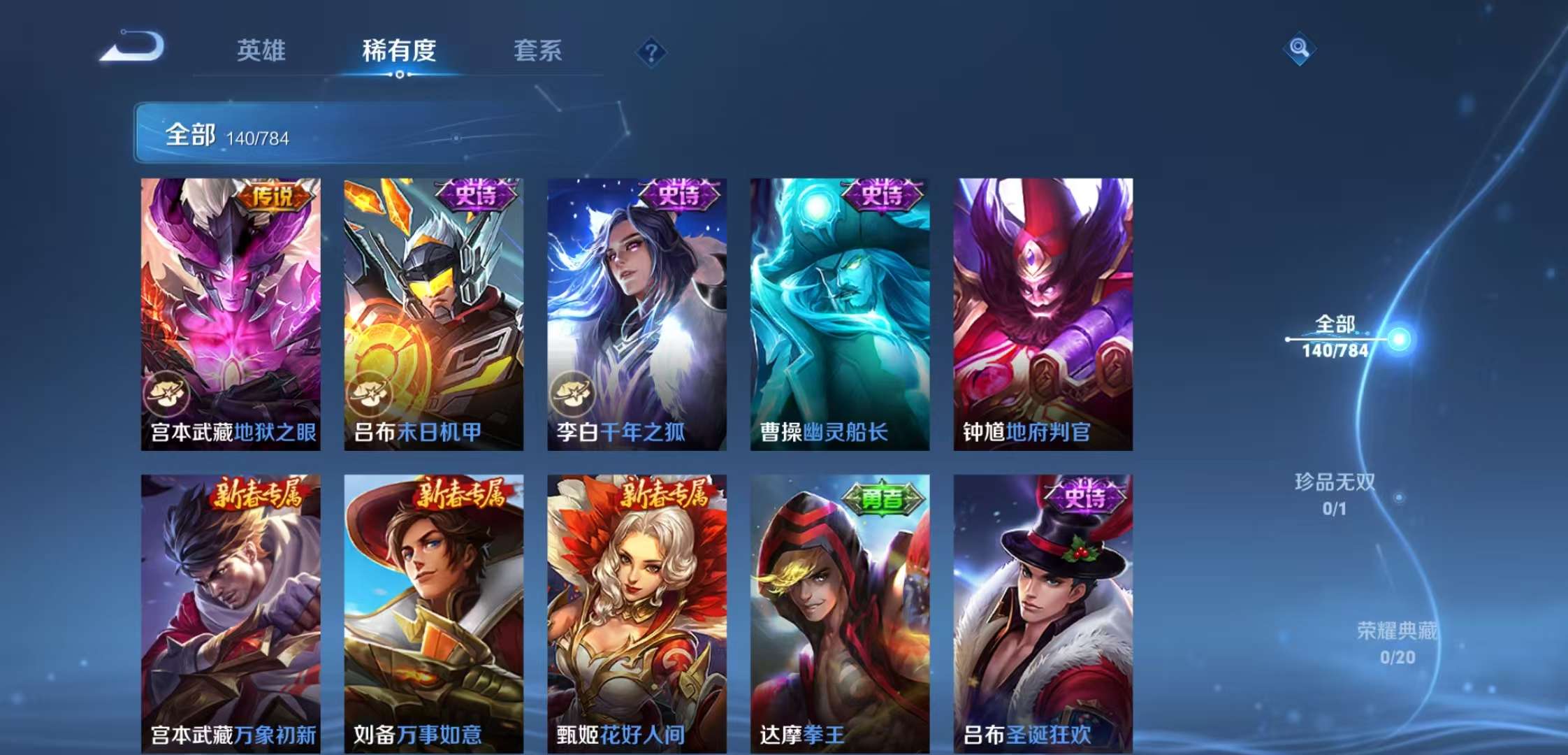Open the help question mark icon
Image resolution: width=1568 pixels, height=755 pixels.
(x=651, y=50)
